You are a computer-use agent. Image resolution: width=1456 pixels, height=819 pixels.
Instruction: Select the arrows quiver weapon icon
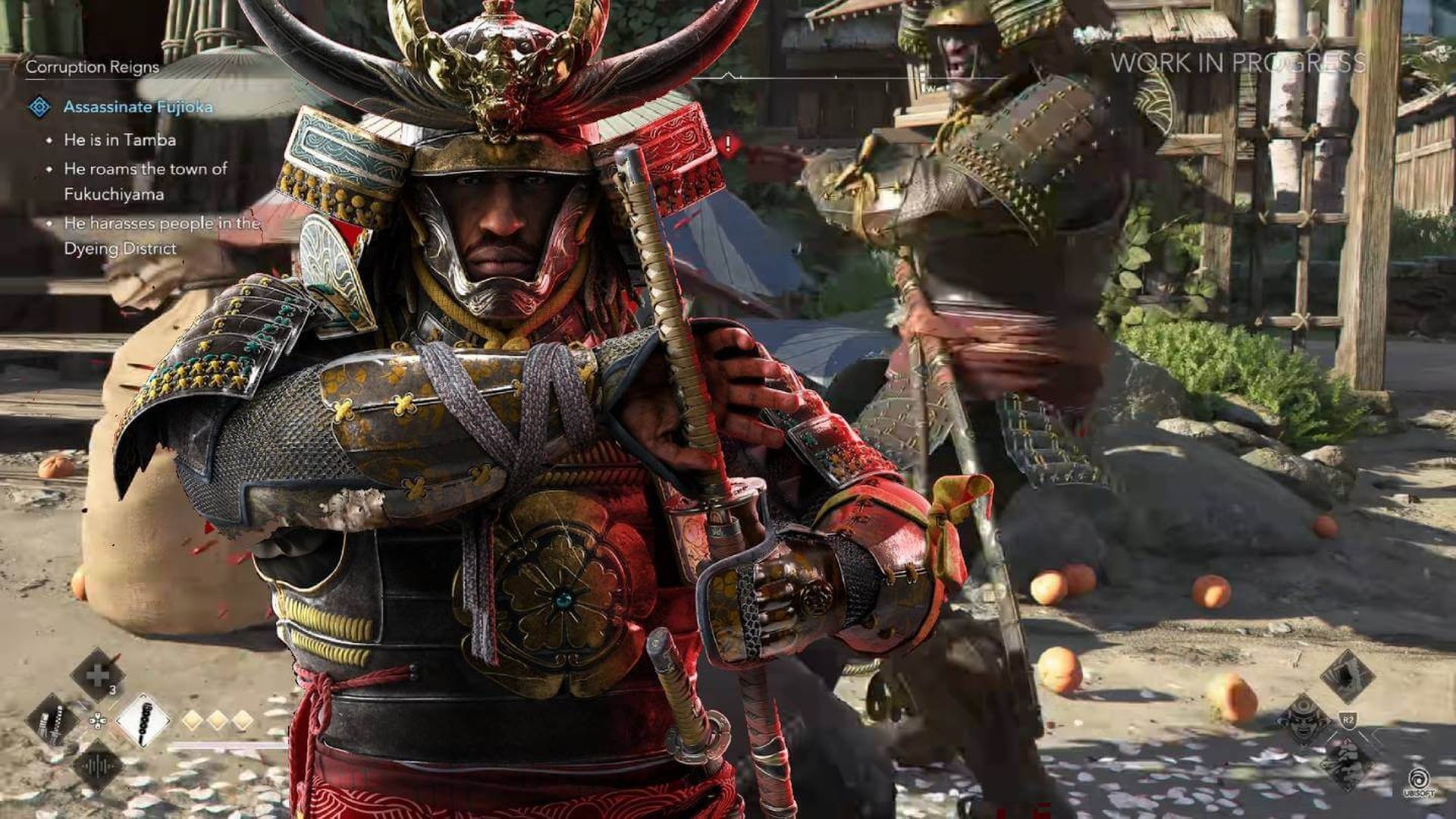(50, 720)
